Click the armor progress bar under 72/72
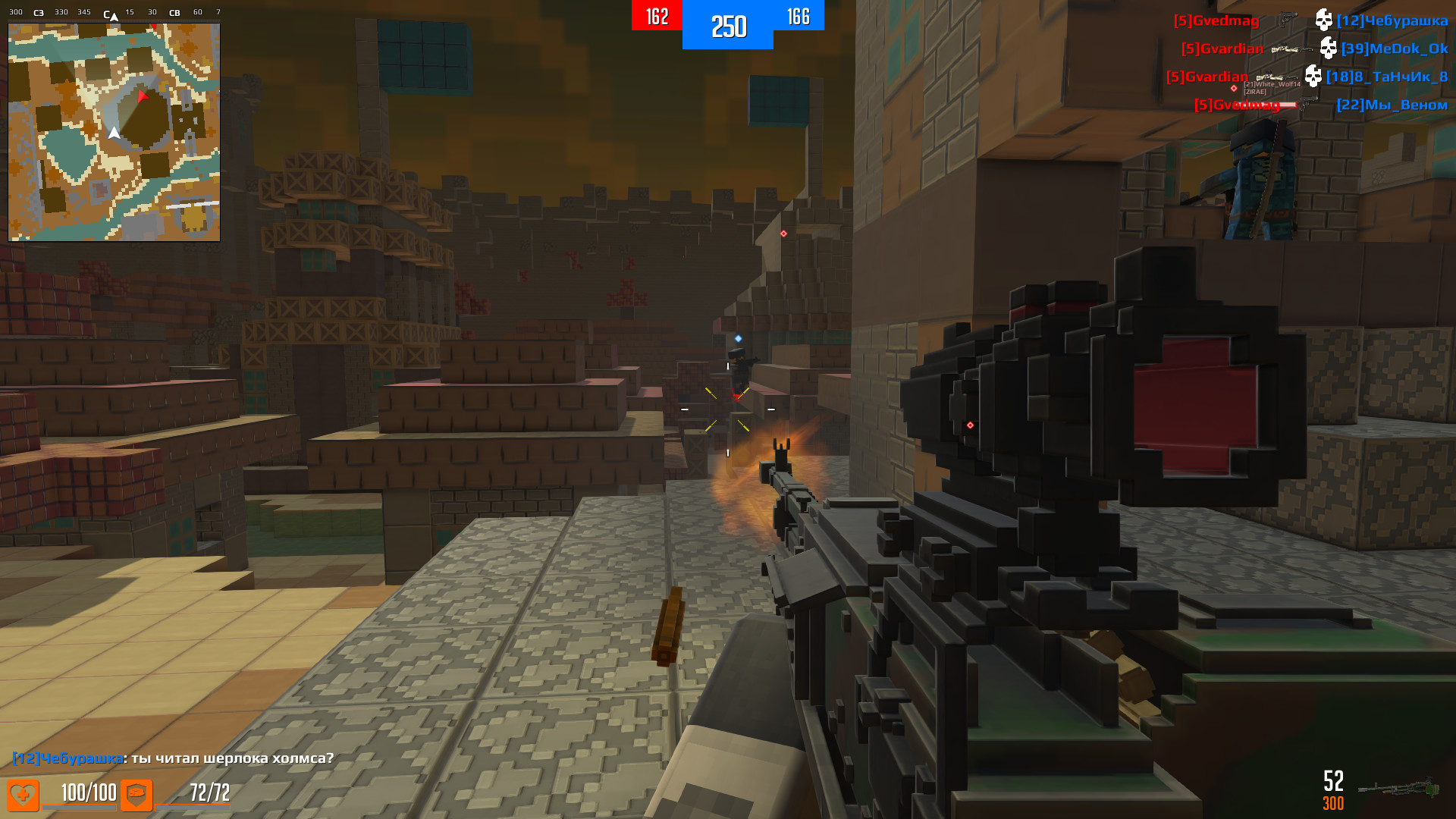 (x=193, y=808)
